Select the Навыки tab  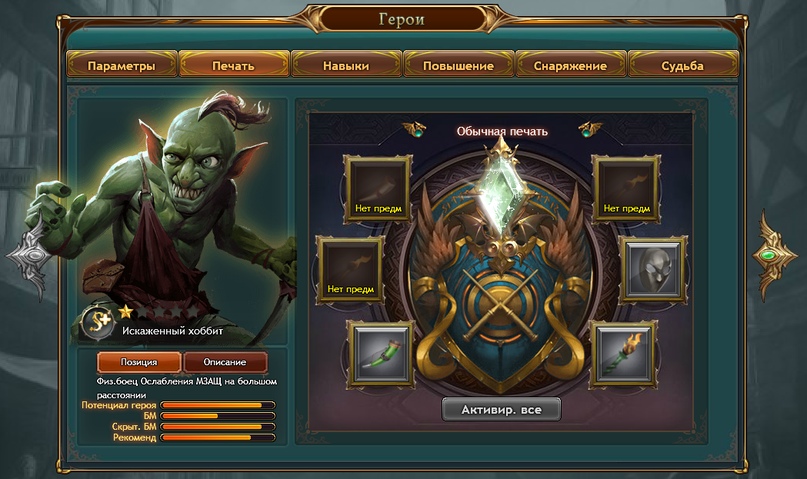[x=346, y=66]
